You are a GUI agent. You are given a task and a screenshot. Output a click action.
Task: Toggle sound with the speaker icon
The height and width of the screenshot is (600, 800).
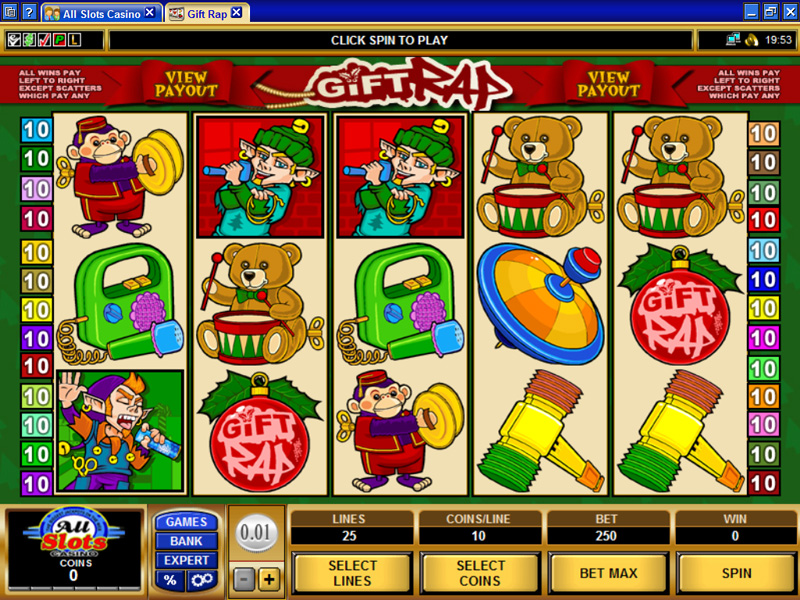point(750,40)
